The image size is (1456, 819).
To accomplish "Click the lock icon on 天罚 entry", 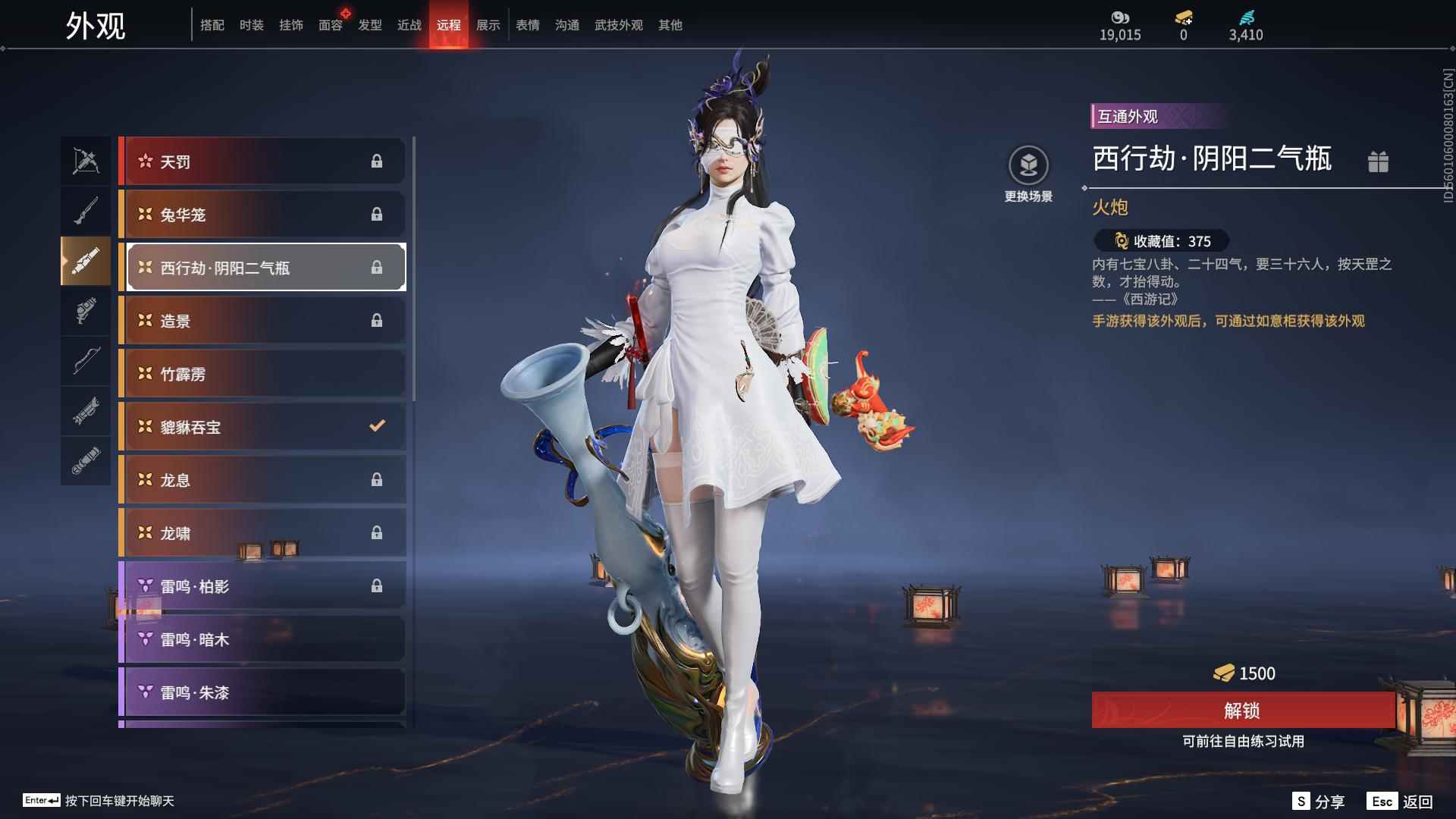I will click(x=378, y=161).
